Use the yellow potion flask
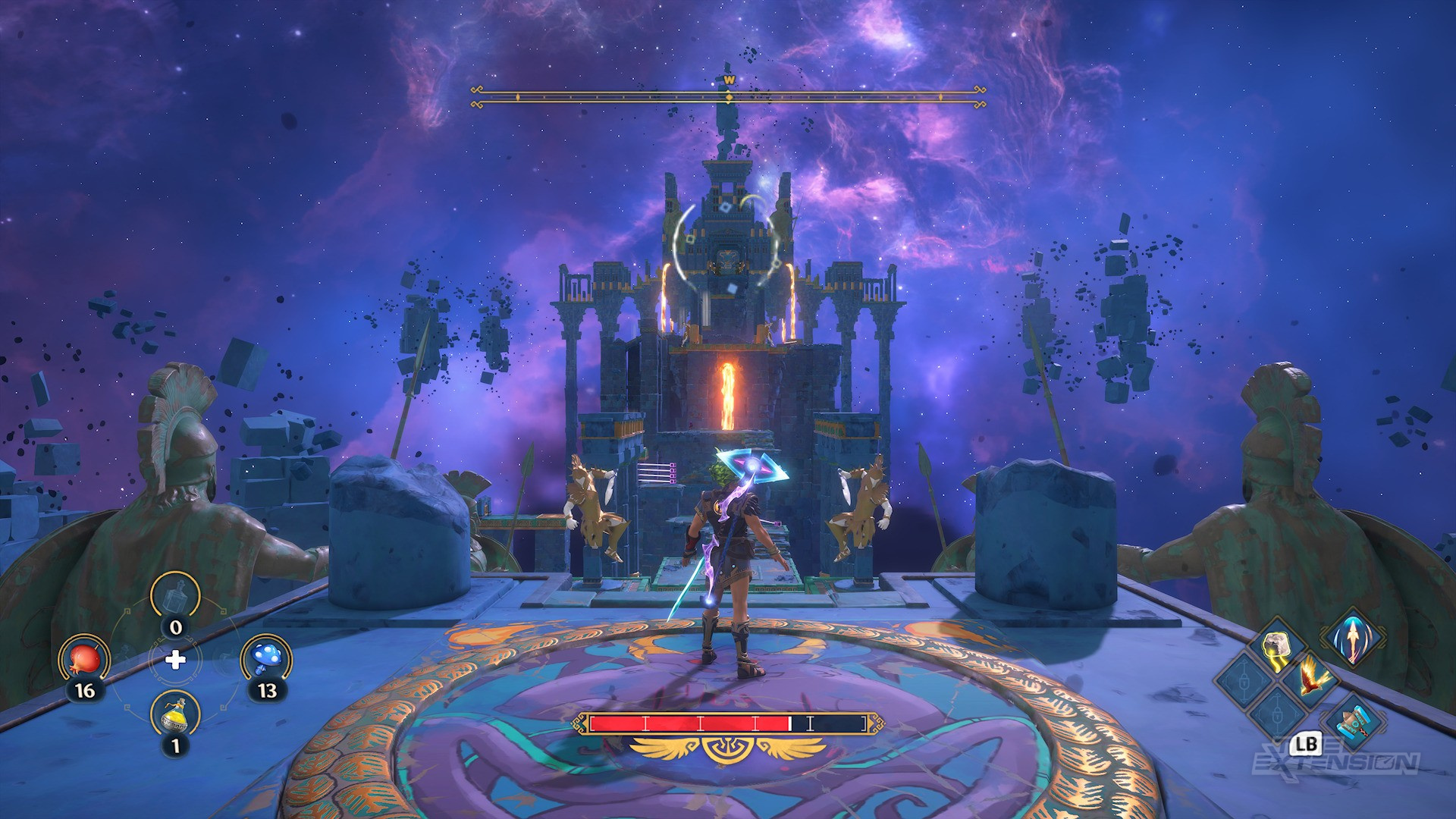 click(175, 714)
